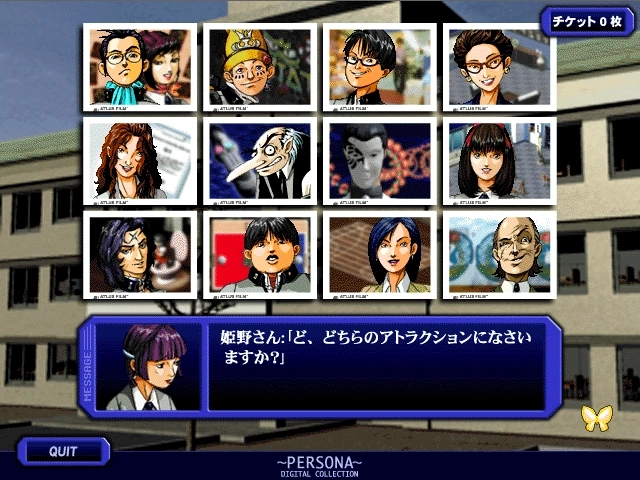Choose the winking brown-haired woman portrait
Image resolution: width=640 pixels, height=480 pixels.
tap(139, 160)
